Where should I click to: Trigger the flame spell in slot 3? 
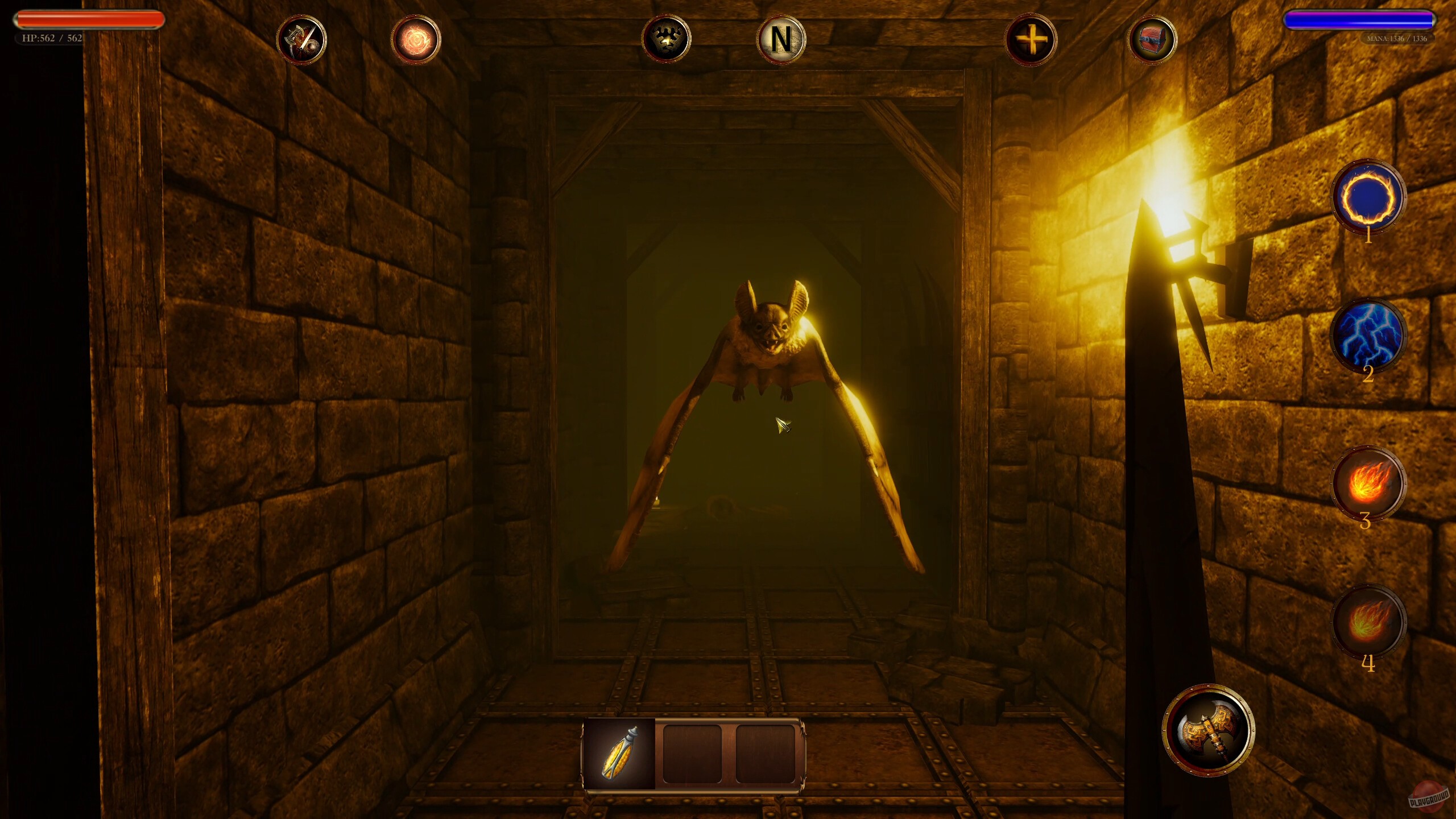[1368, 481]
